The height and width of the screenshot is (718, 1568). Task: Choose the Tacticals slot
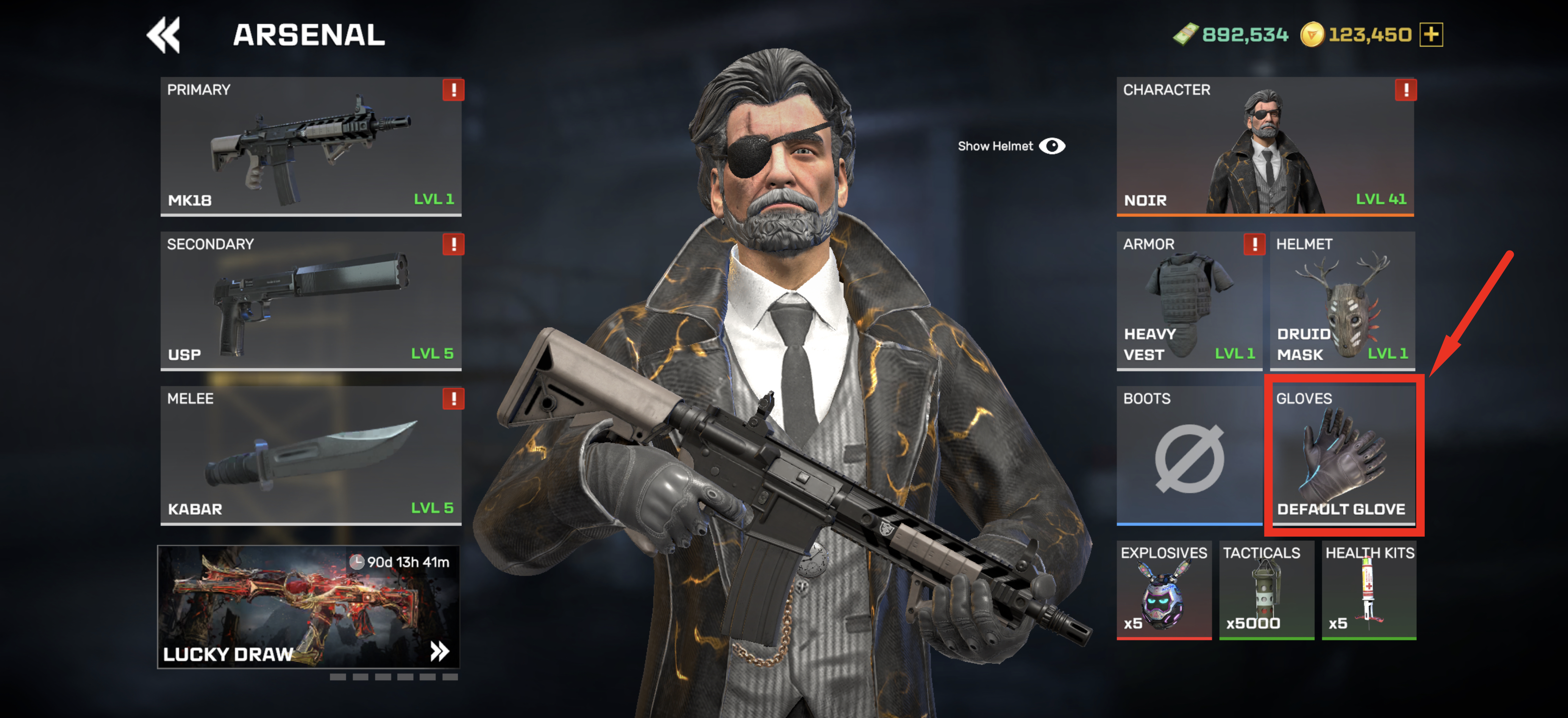(x=1266, y=590)
